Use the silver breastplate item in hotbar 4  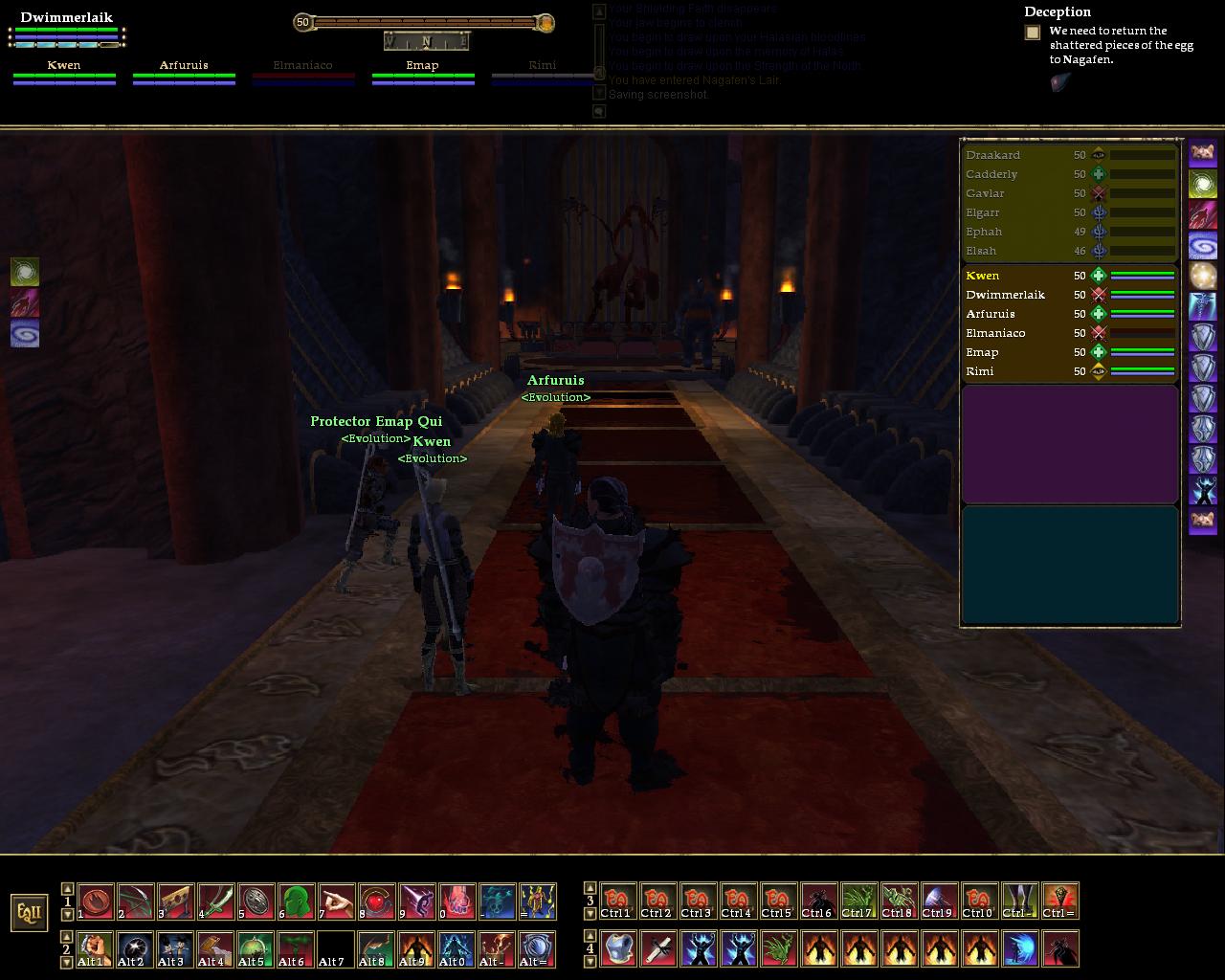point(617,949)
